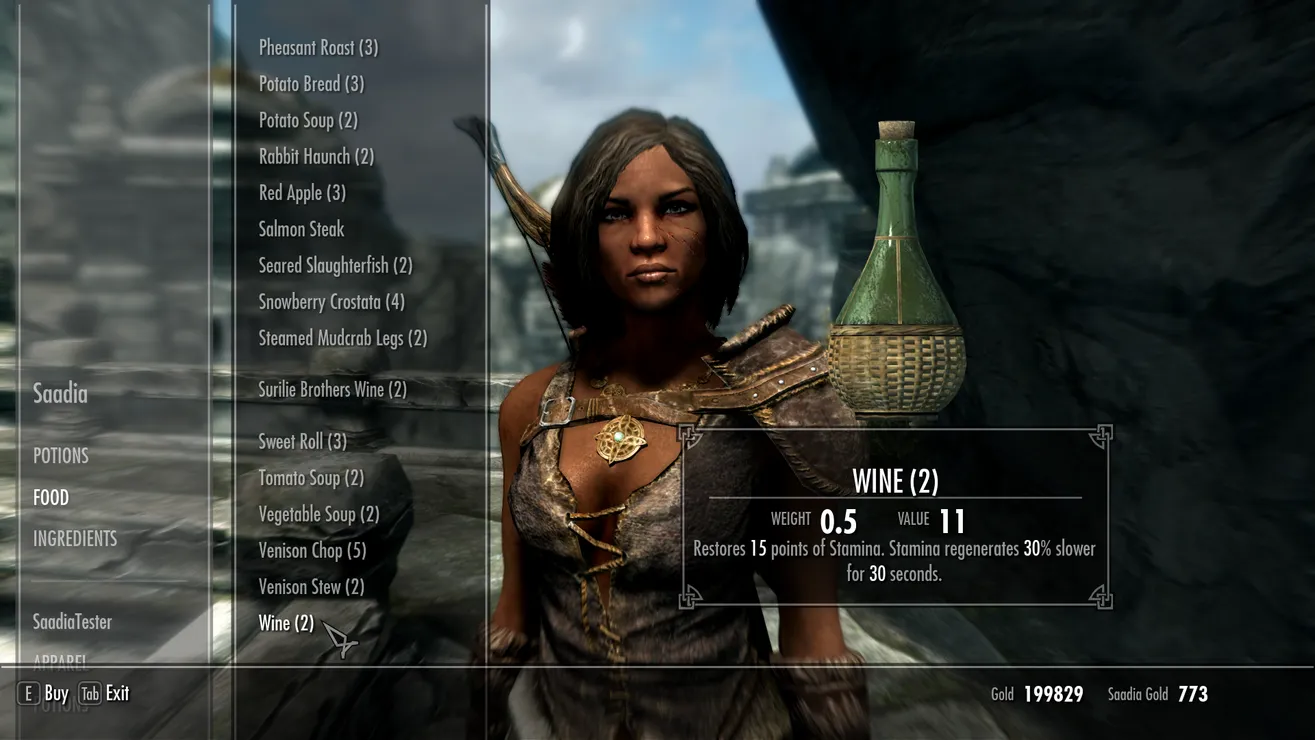Pick Surilie Brothers Wine
Image resolution: width=1315 pixels, height=740 pixels.
coord(332,390)
